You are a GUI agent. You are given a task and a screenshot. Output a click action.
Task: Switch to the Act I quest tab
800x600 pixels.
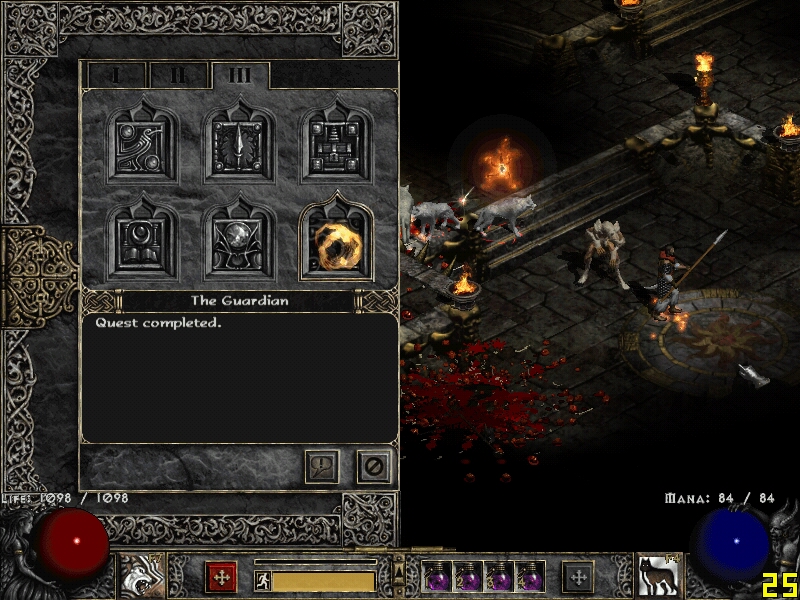coord(116,75)
